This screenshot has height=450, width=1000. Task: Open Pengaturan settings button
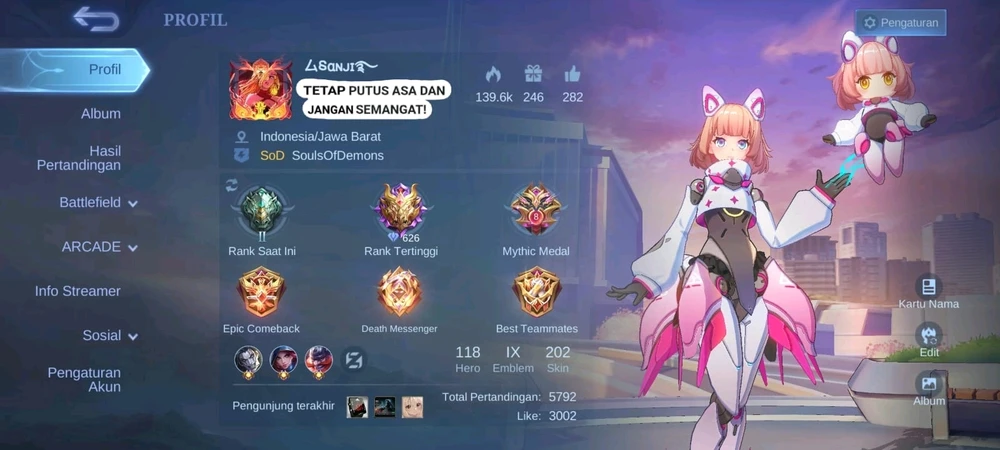(900, 22)
